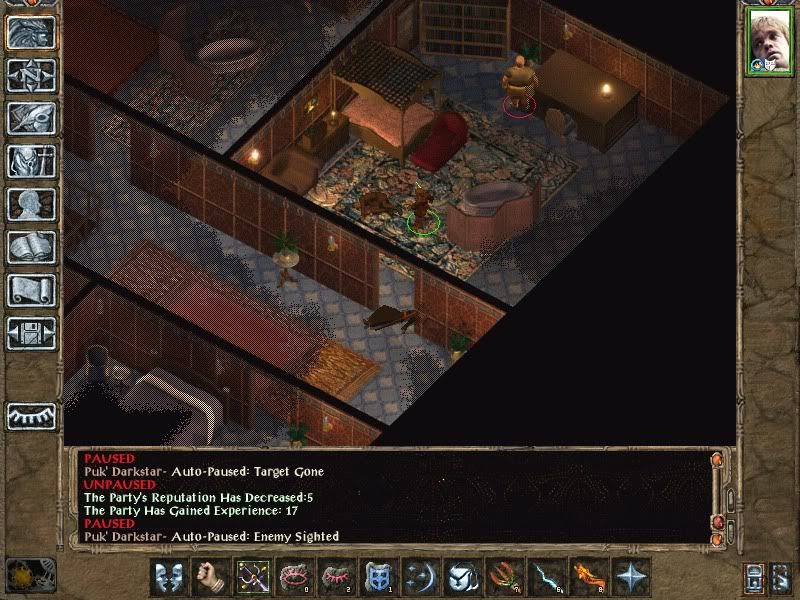
Task: Open options with the floppy disk button
Action: [31, 333]
